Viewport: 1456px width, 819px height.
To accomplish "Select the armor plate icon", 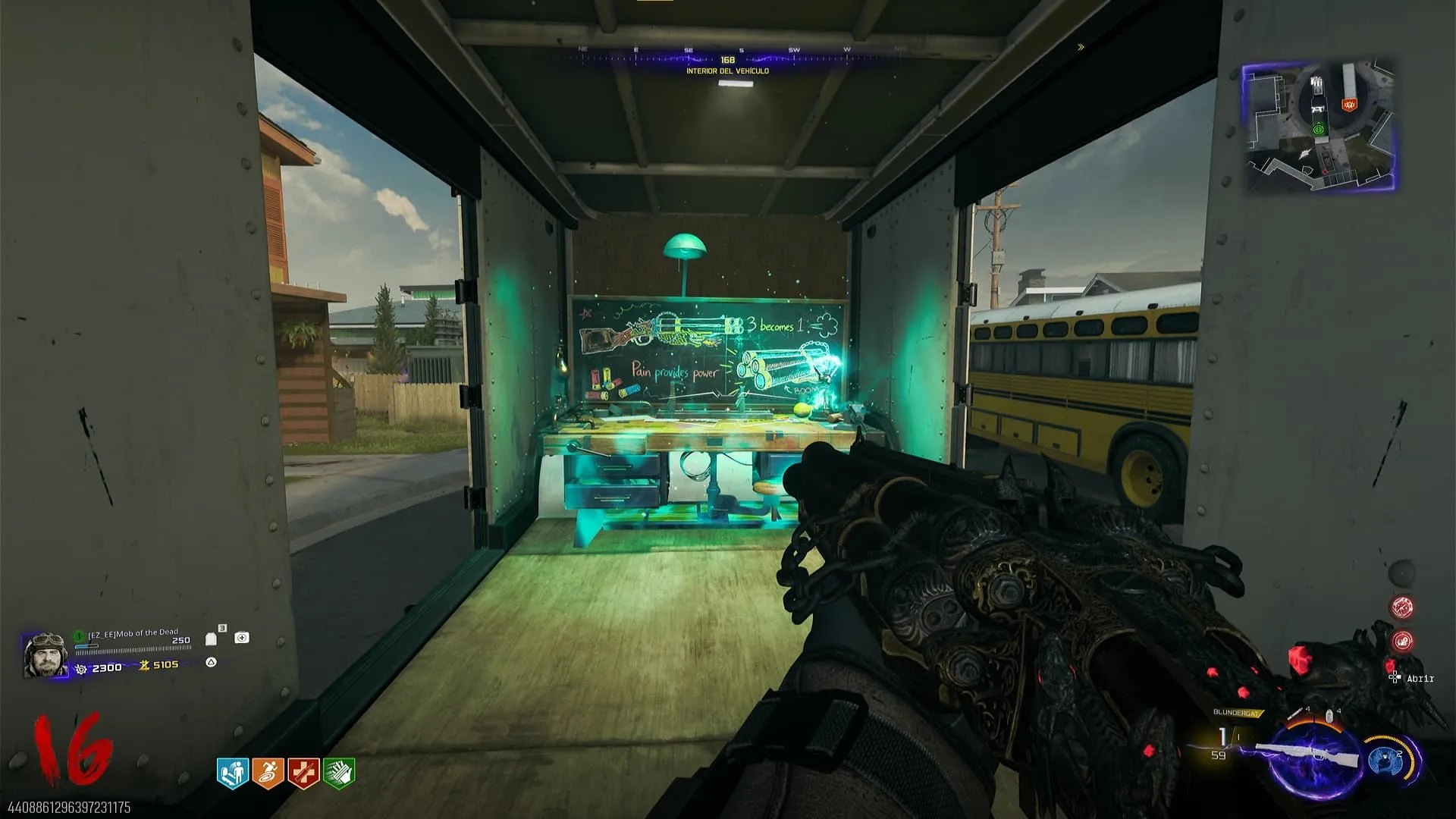I will 212,639.
